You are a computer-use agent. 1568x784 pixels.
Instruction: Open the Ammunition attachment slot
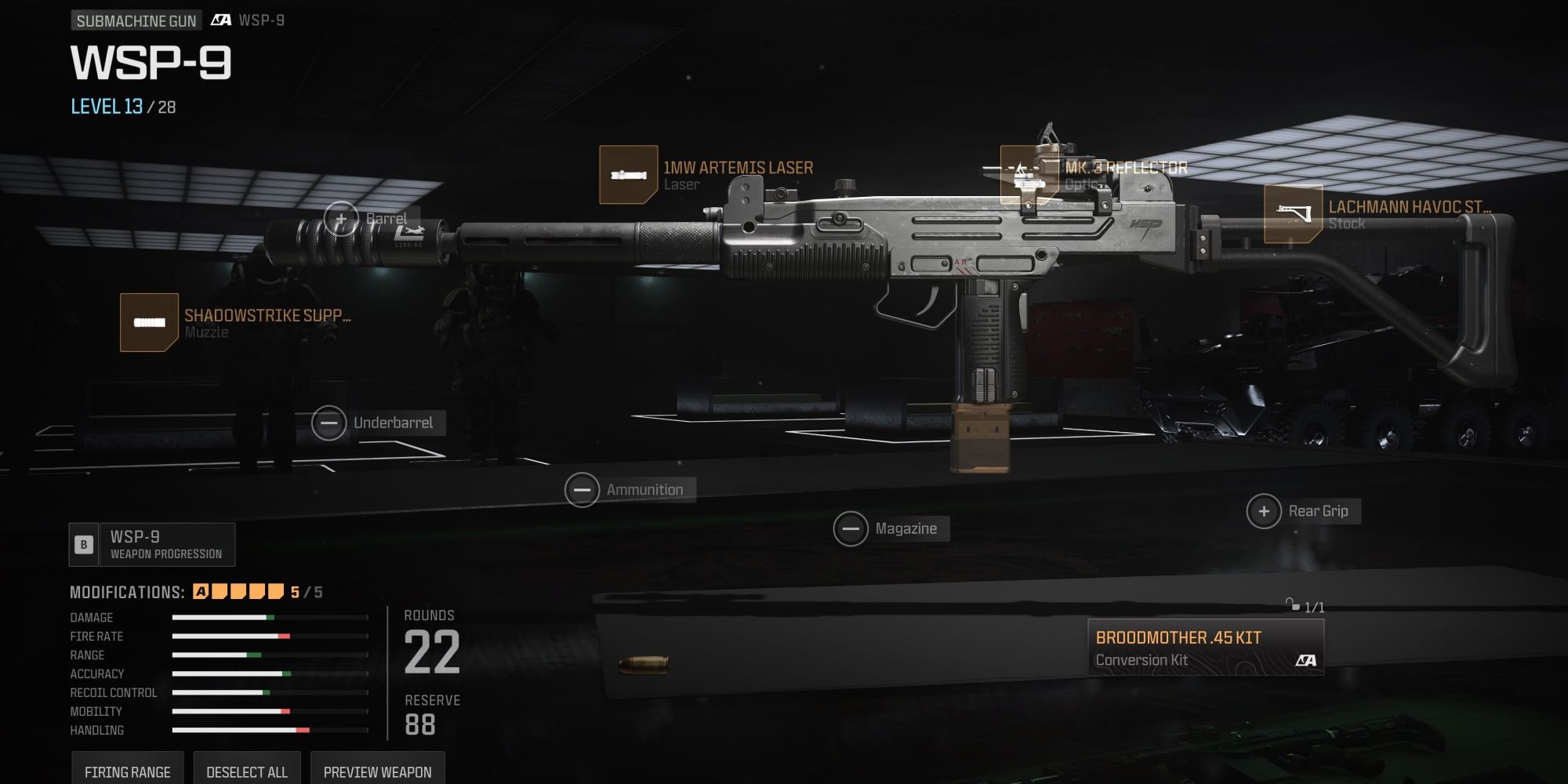click(583, 490)
